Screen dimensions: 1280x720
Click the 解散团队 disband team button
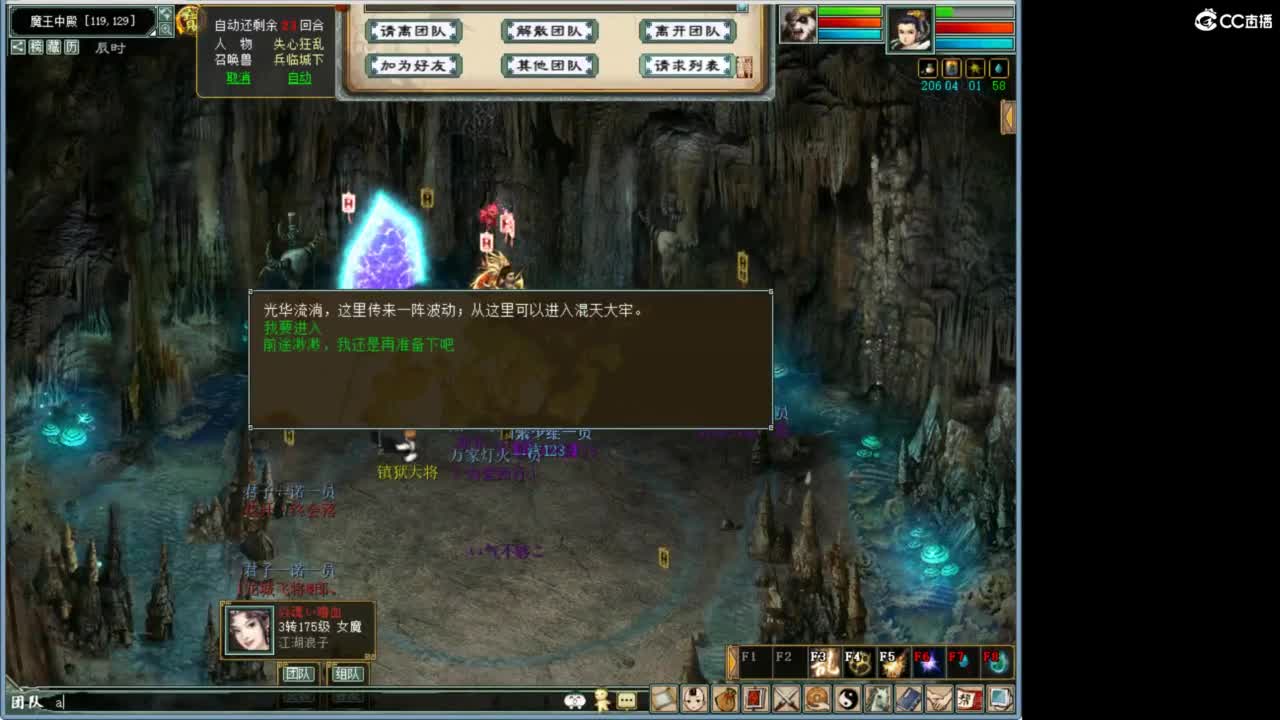(x=548, y=31)
